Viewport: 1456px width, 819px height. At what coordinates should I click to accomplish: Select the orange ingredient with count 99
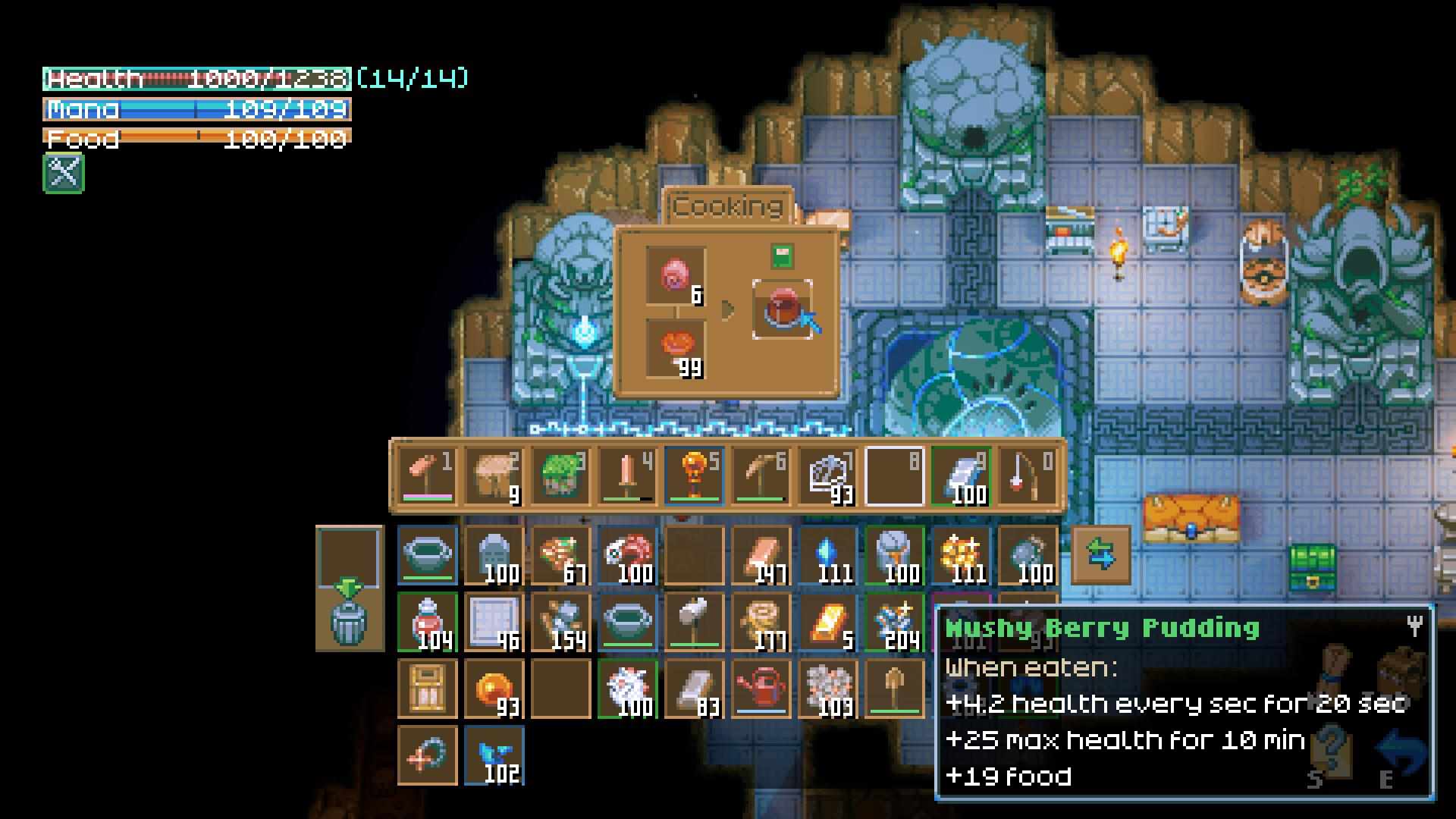pos(675,348)
